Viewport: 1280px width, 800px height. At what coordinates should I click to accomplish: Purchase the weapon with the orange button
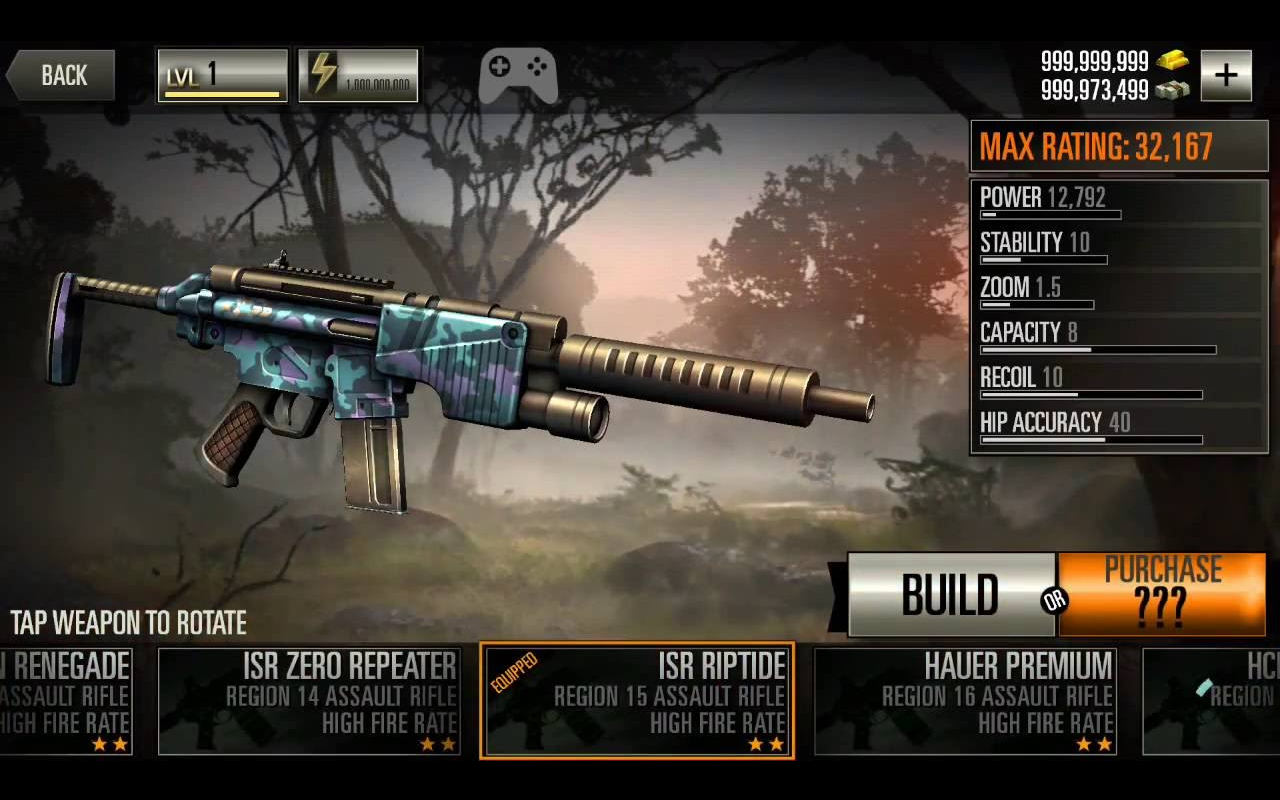click(1162, 595)
